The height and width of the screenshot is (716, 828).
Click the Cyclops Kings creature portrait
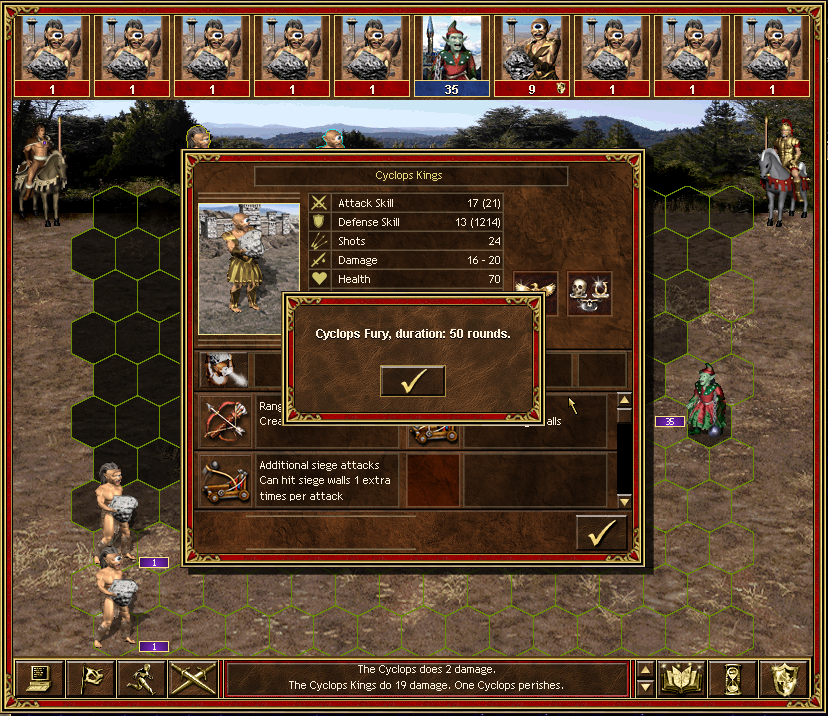click(249, 267)
